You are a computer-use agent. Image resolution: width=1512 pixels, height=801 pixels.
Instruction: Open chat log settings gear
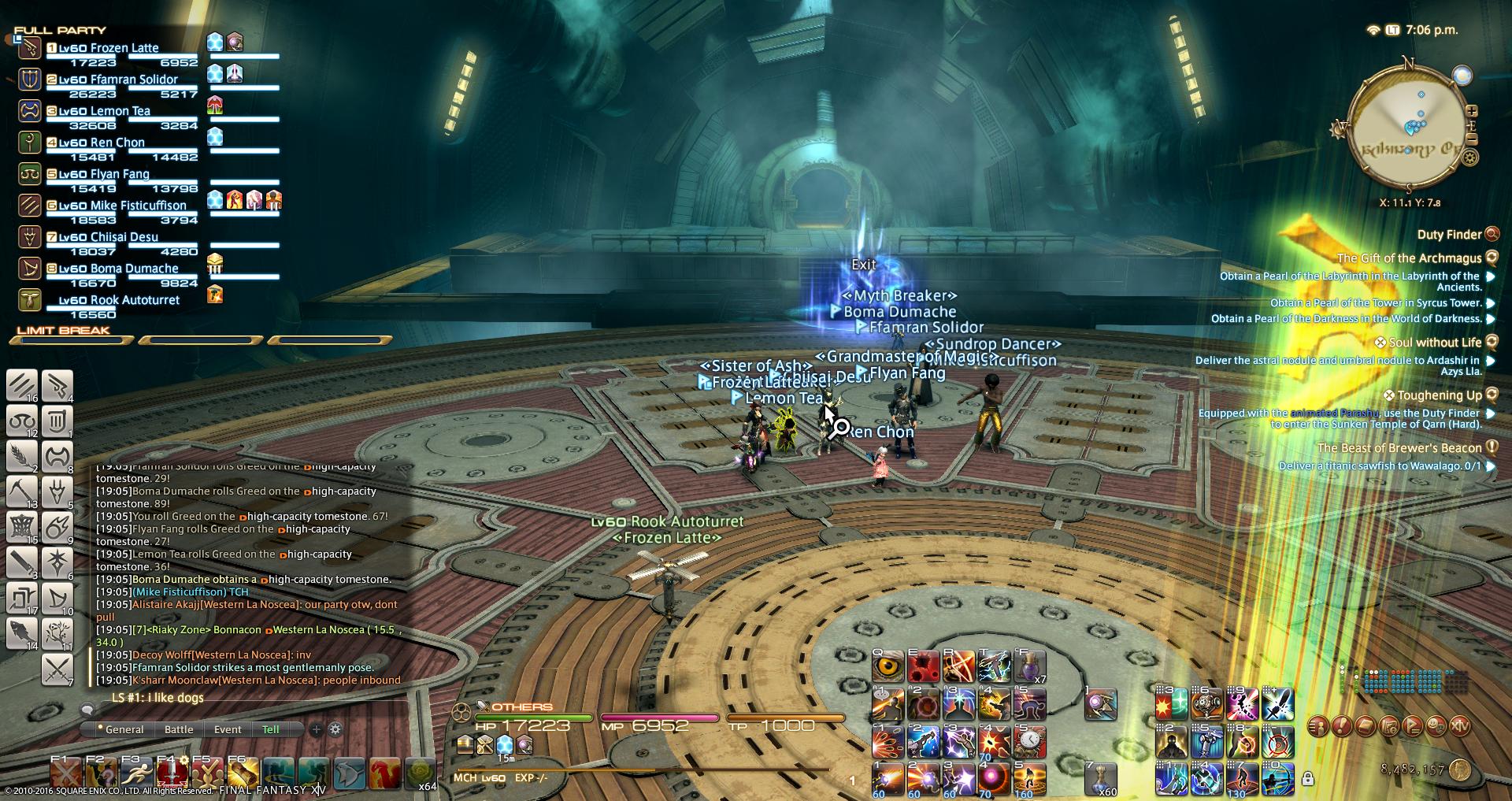tap(335, 729)
